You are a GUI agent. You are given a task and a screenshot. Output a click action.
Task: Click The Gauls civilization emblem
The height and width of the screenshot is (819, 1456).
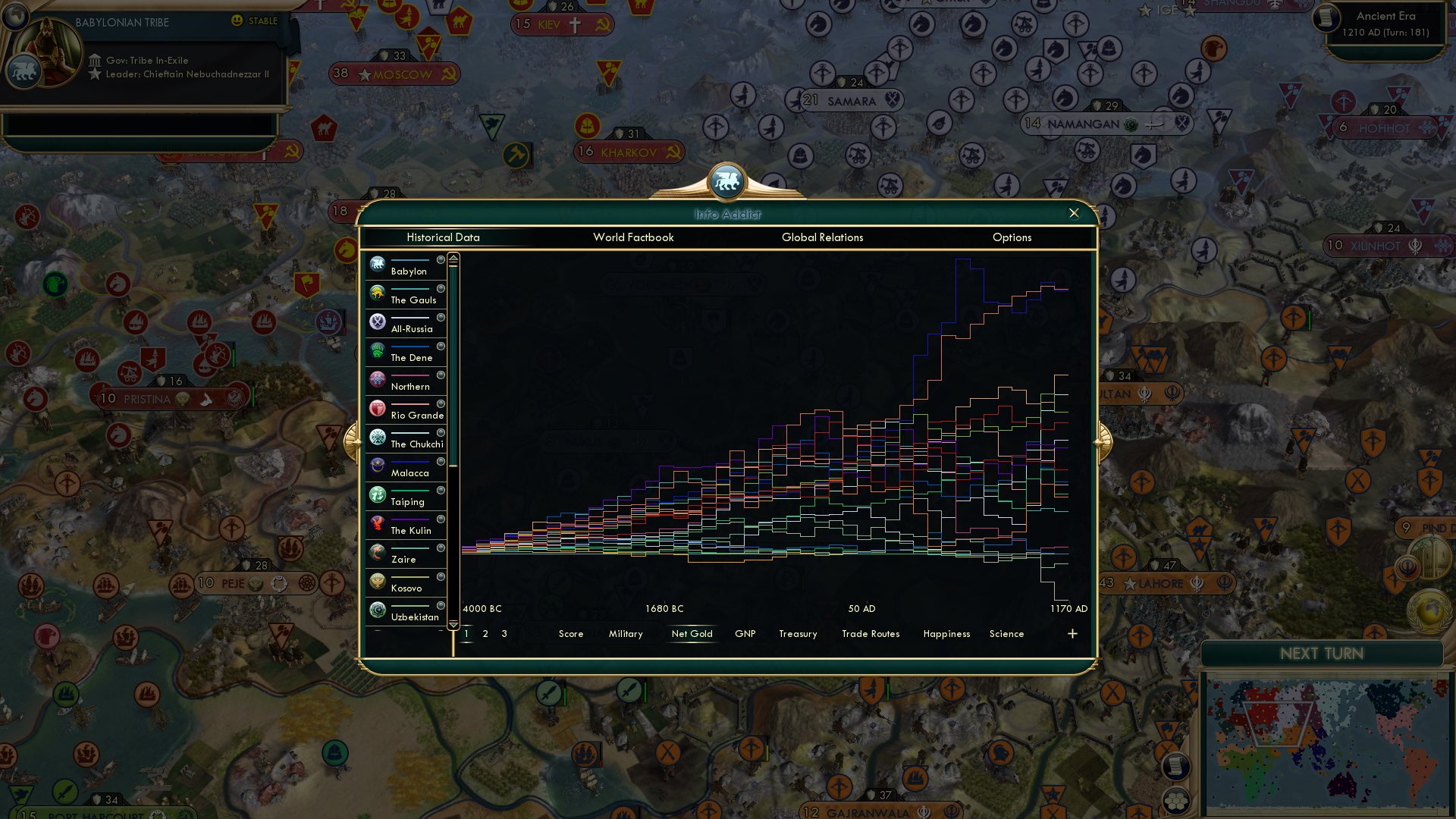(377, 293)
